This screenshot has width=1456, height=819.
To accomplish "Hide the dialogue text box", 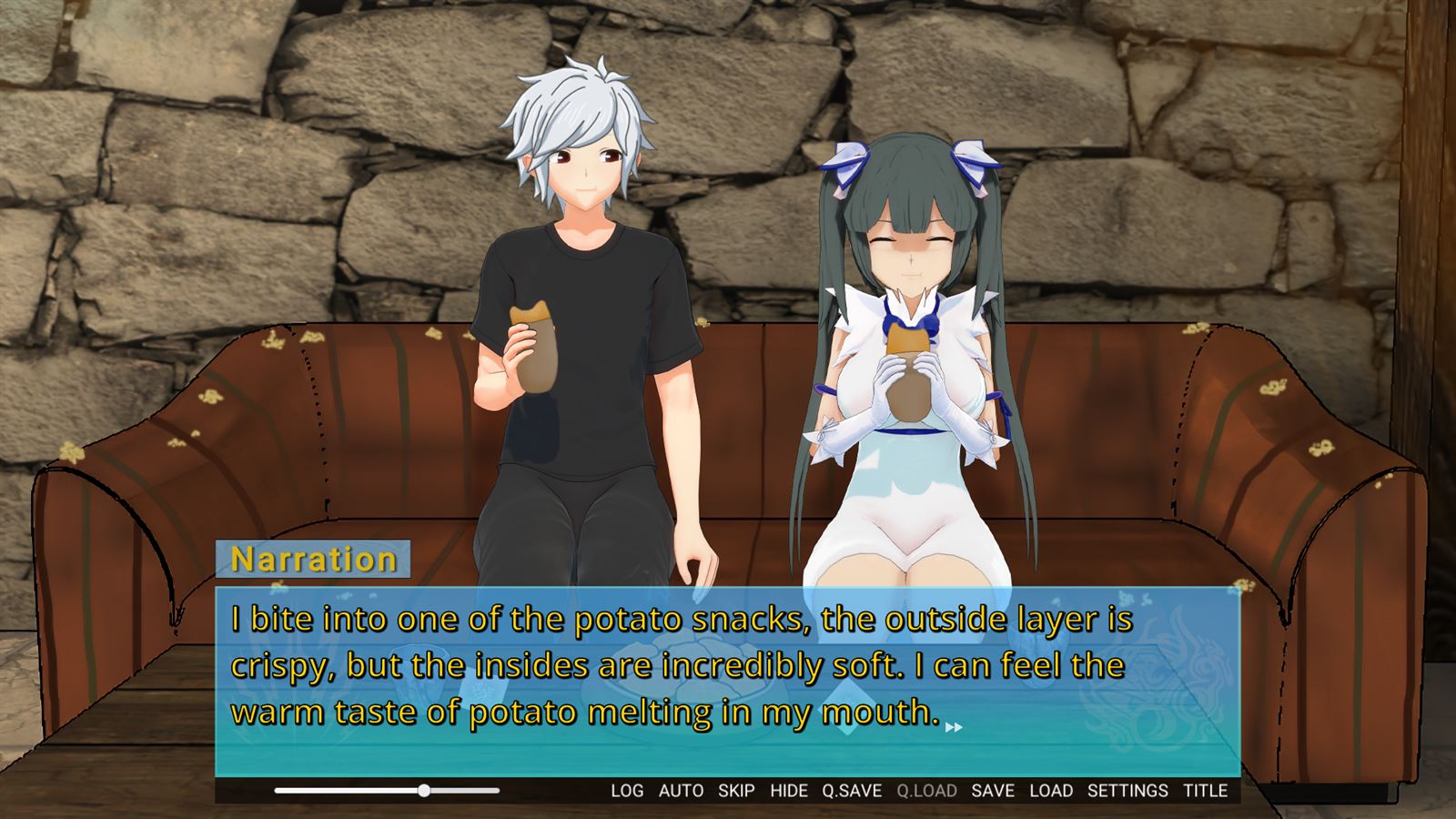I will (789, 791).
